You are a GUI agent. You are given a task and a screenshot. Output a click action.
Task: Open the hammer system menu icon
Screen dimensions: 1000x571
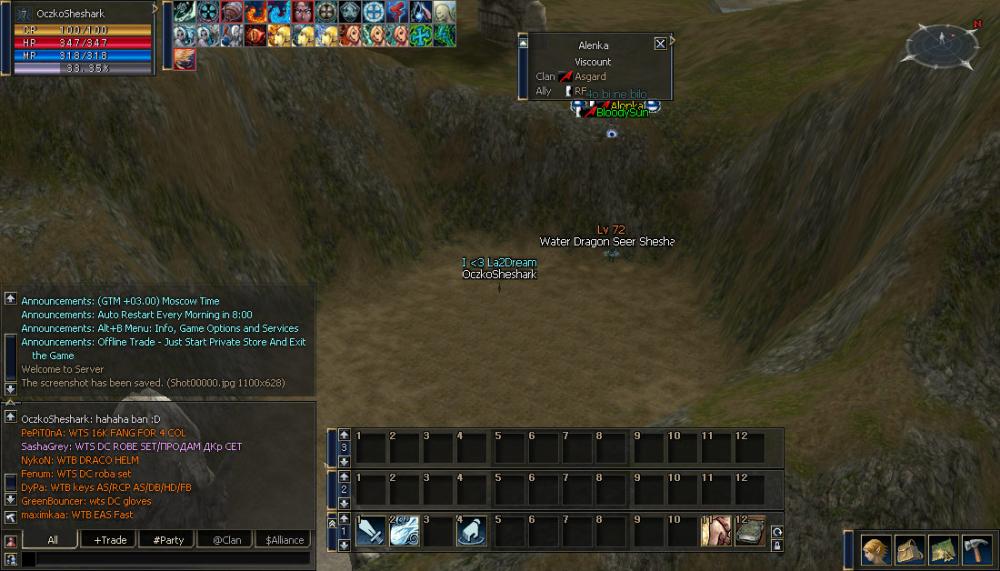(976, 550)
